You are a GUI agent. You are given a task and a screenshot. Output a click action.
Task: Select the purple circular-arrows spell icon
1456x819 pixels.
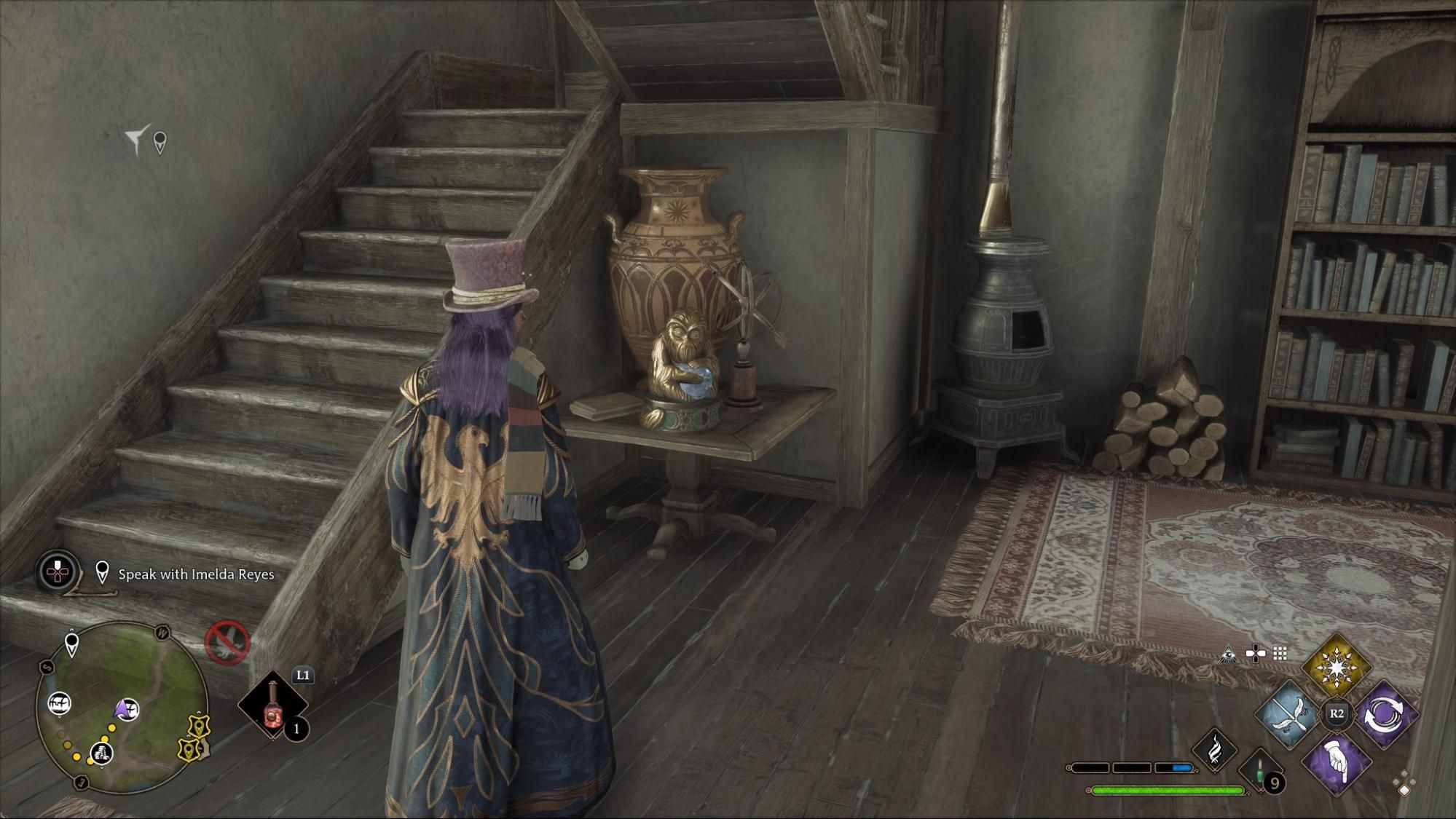(1385, 714)
